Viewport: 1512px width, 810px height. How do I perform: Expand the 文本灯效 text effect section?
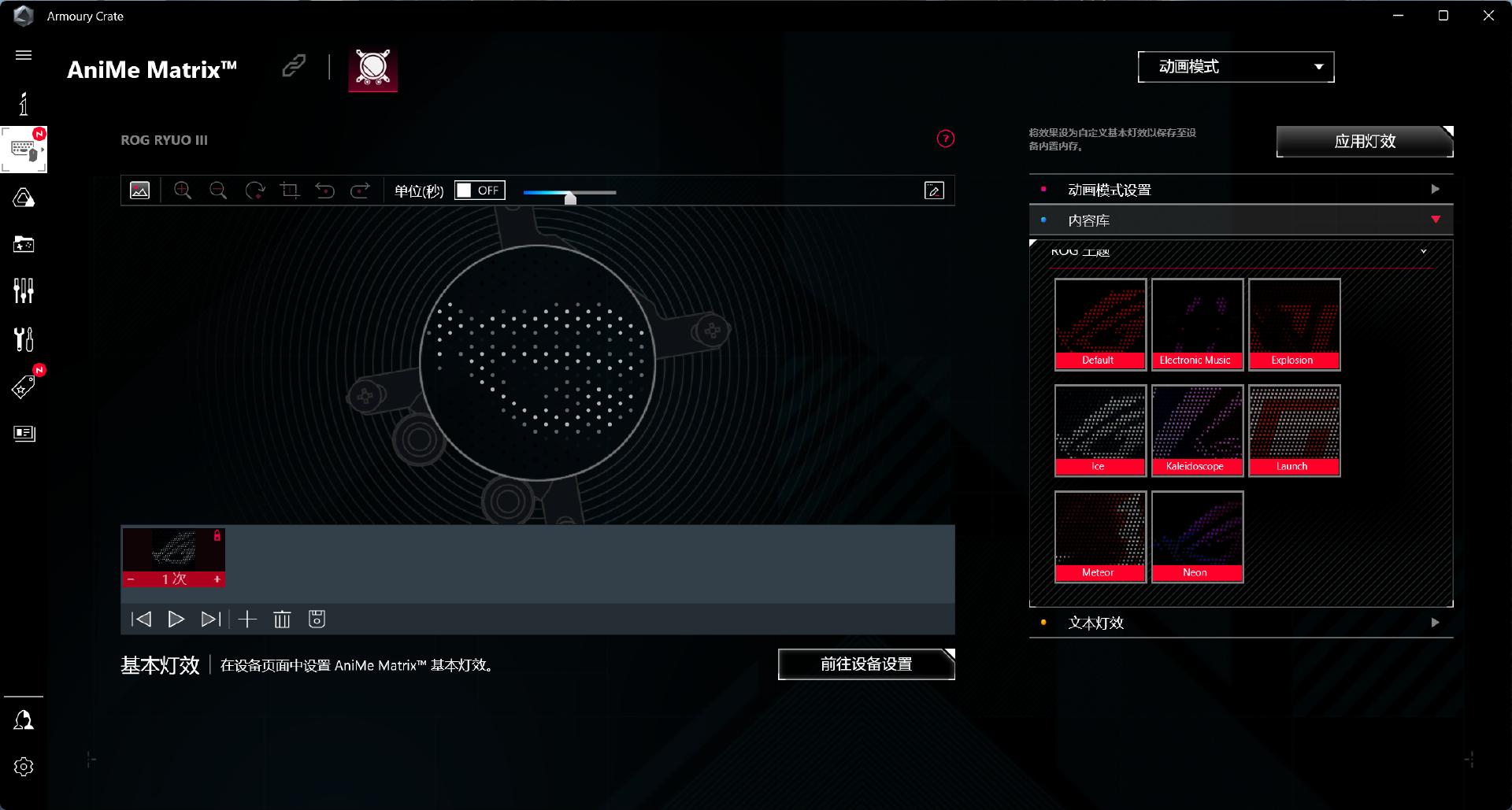tap(1240, 623)
